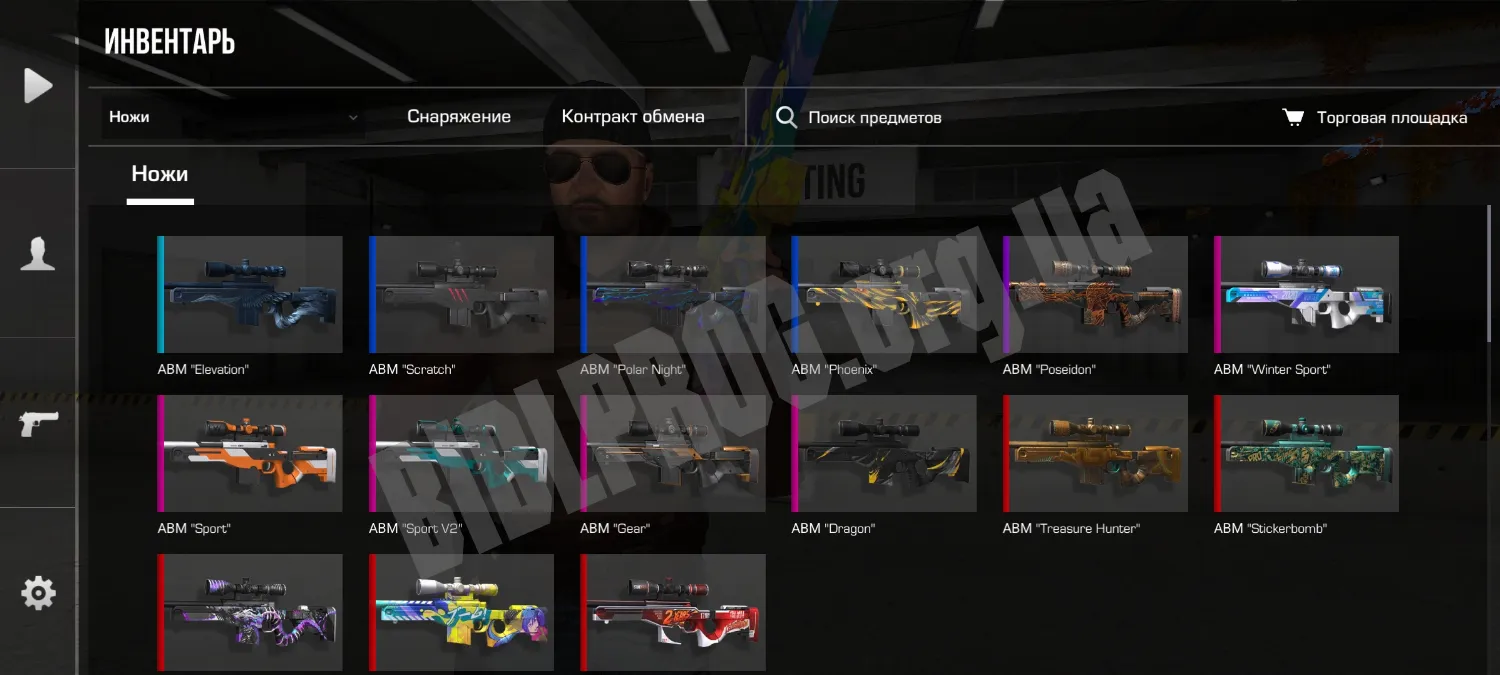Choose the ABM "Poseidon" skin

coord(1096,294)
